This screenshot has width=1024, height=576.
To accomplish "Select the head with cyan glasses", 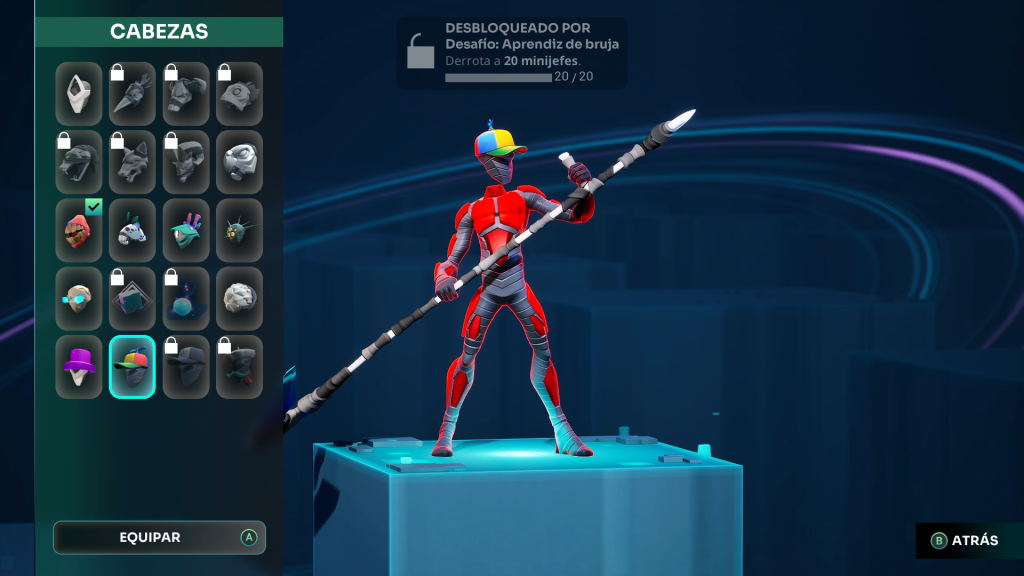I will point(79,299).
